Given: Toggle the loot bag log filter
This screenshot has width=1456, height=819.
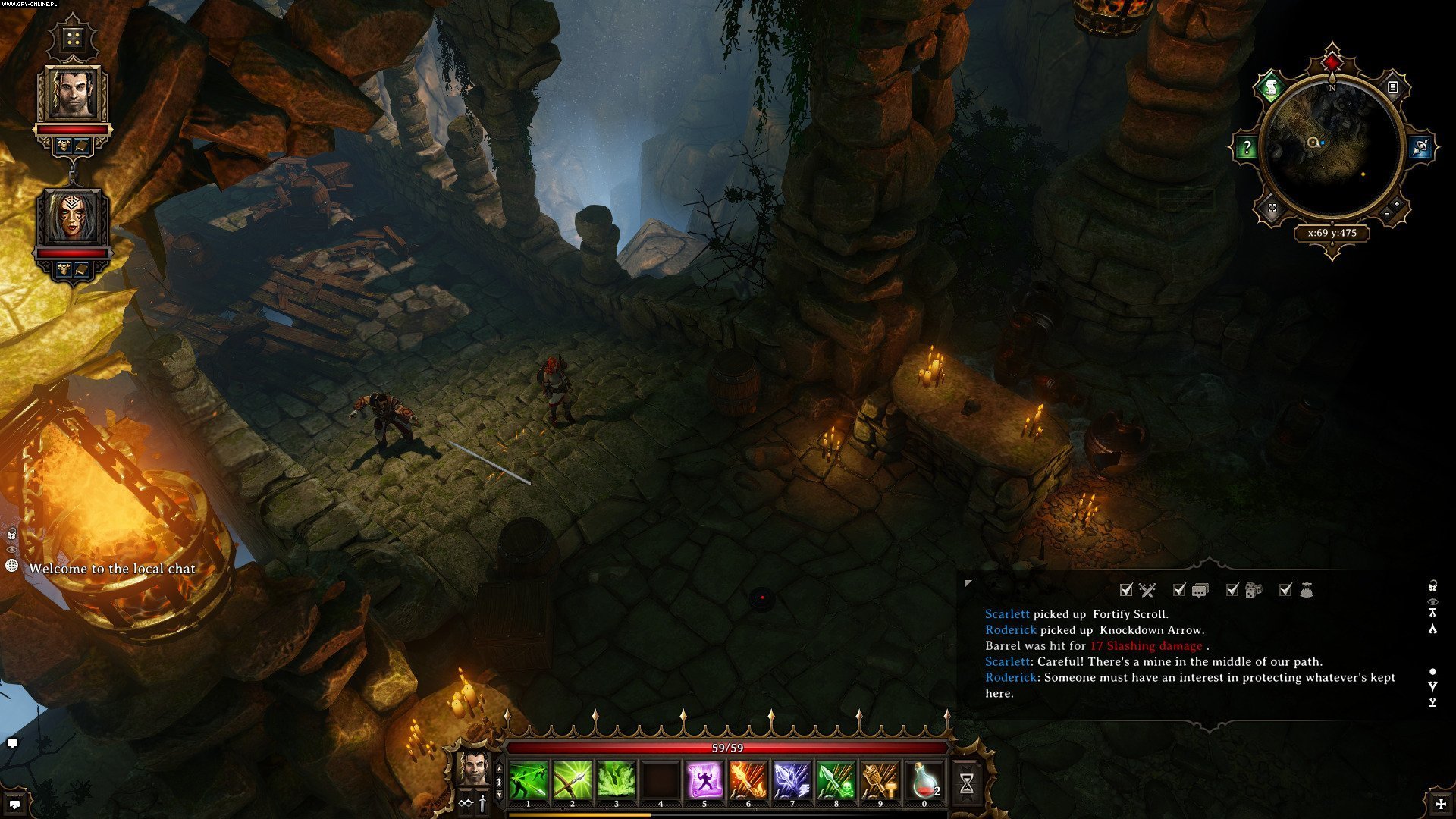Looking at the screenshot, I should pyautogui.click(x=1286, y=590).
